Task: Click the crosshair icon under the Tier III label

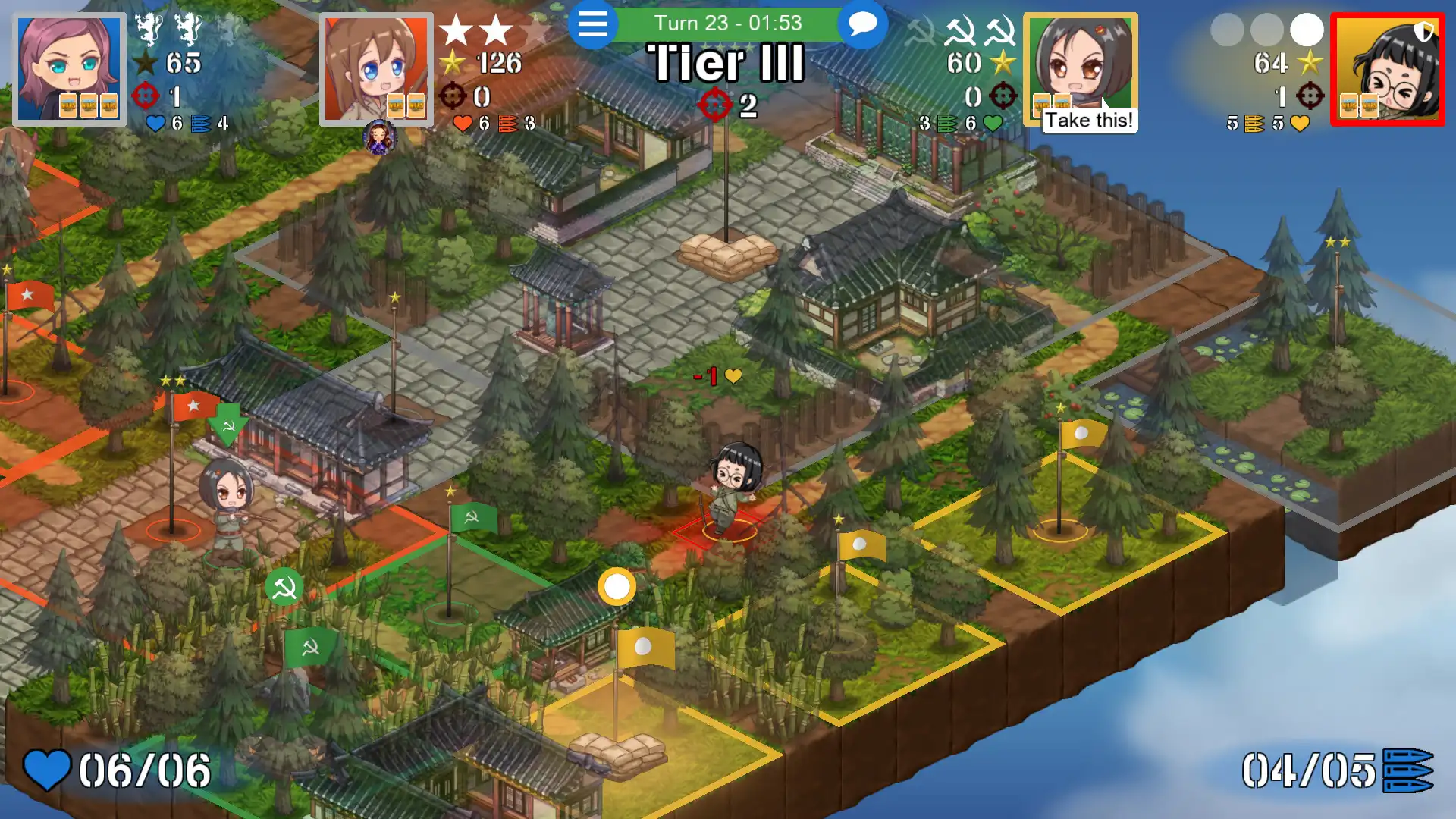Action: pyautogui.click(x=714, y=105)
